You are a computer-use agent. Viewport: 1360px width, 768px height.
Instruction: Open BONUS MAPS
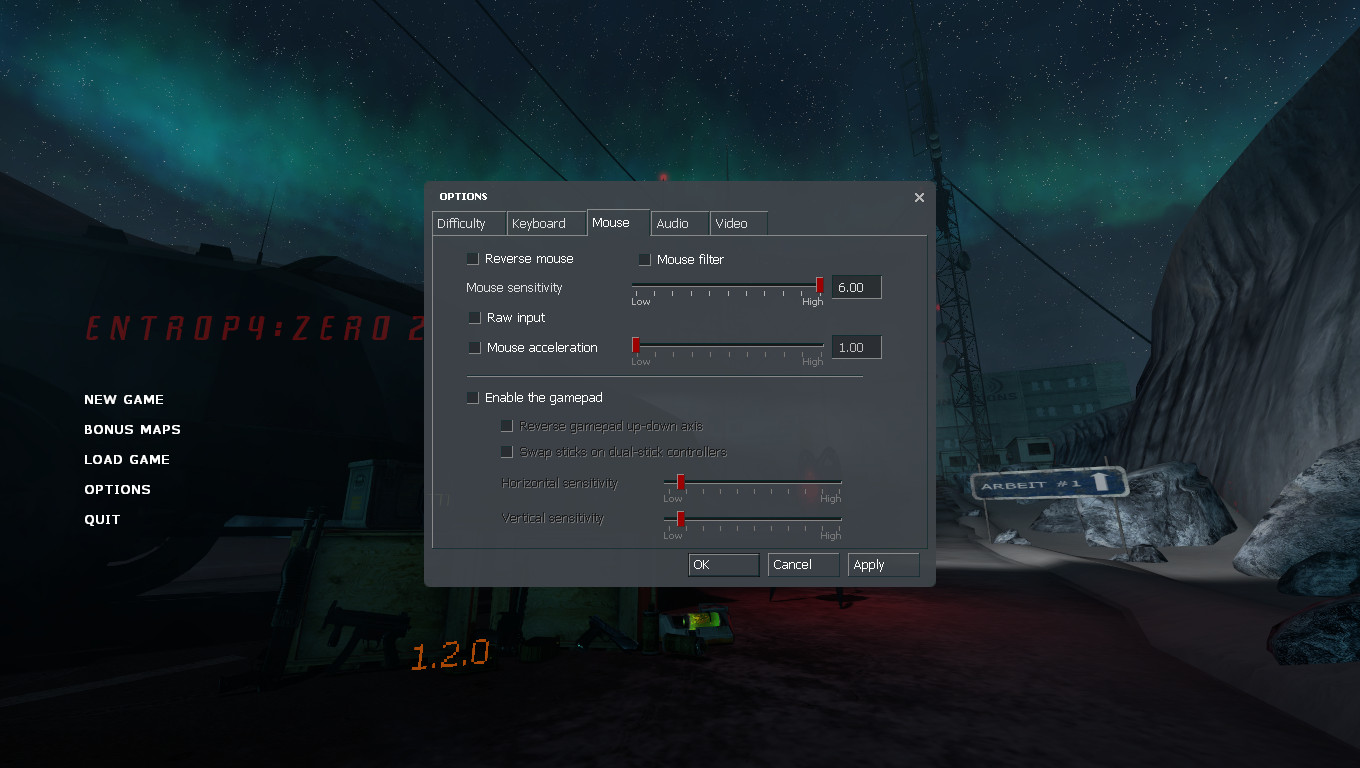(x=132, y=429)
